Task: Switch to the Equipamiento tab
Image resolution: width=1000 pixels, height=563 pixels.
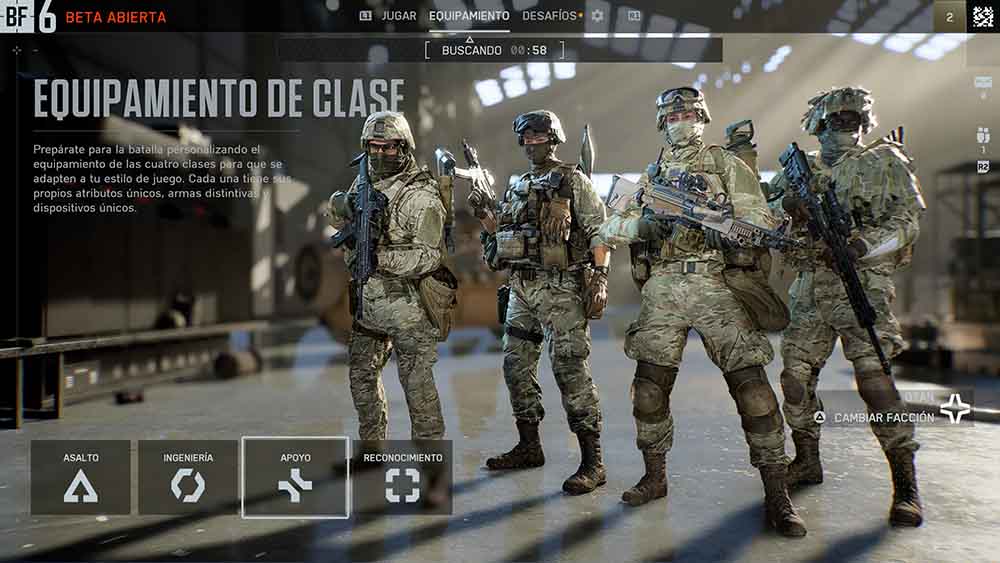Action: point(469,16)
